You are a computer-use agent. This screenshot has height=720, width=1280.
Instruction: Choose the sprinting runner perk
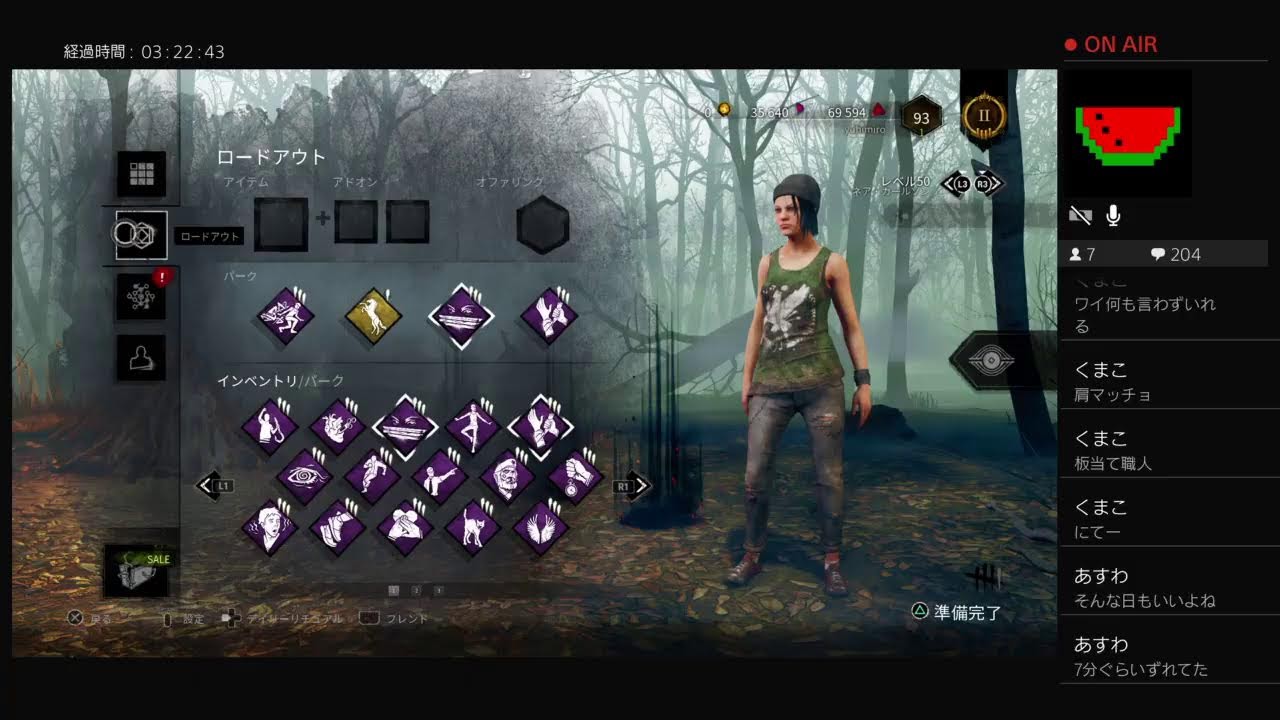[372, 477]
